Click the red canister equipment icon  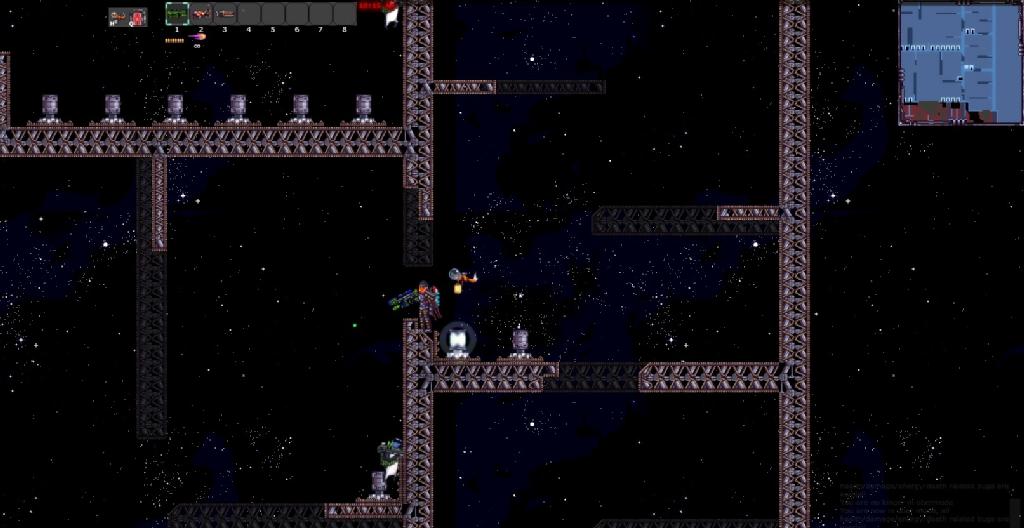pos(135,16)
